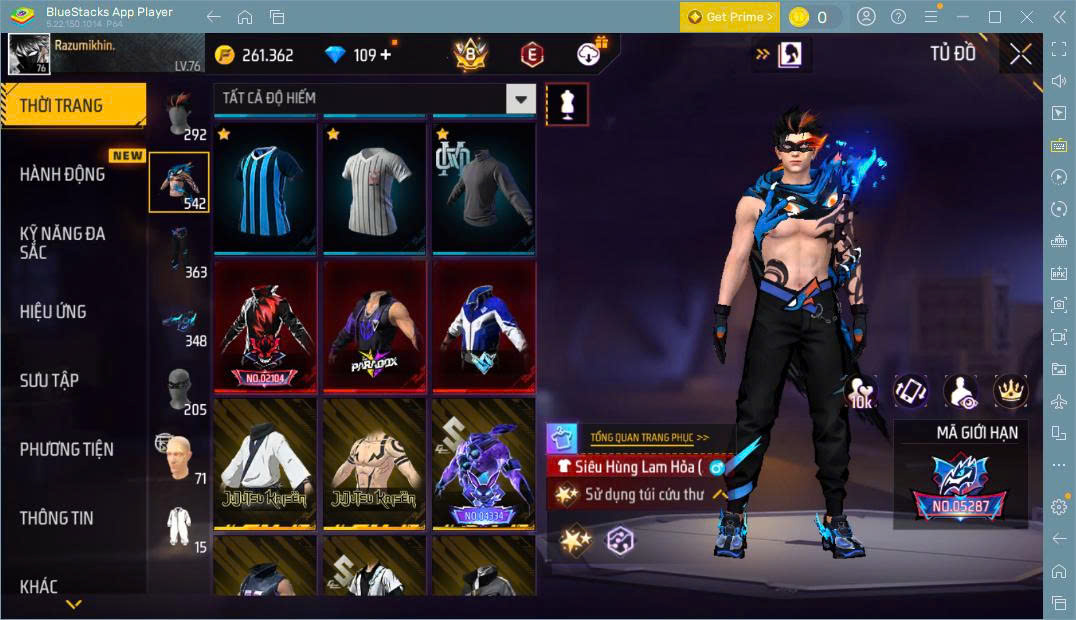Open the PHƯƠNG TIỆN category

pyautogui.click(x=66, y=449)
